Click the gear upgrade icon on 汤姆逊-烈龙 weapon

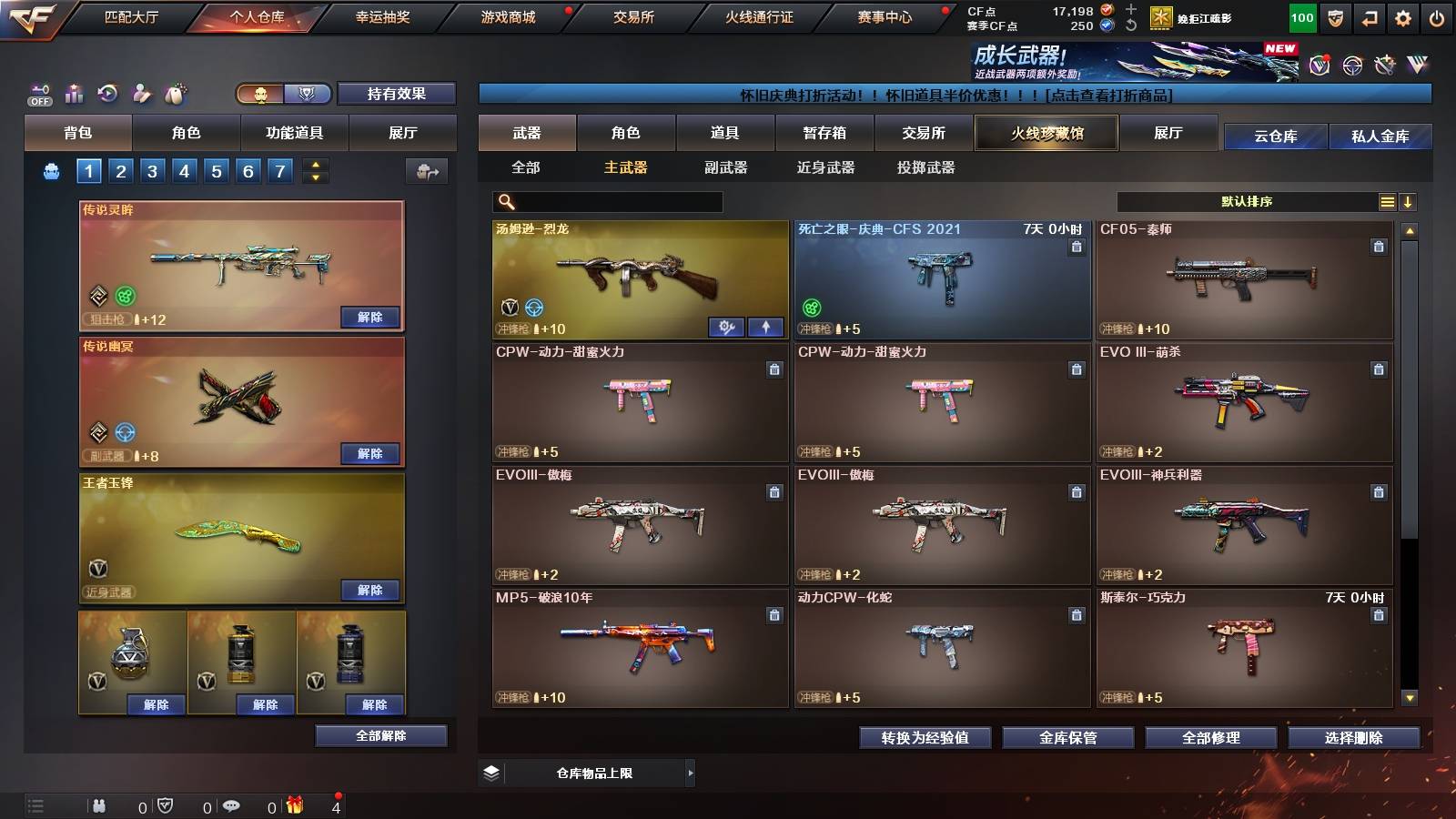coord(726,326)
